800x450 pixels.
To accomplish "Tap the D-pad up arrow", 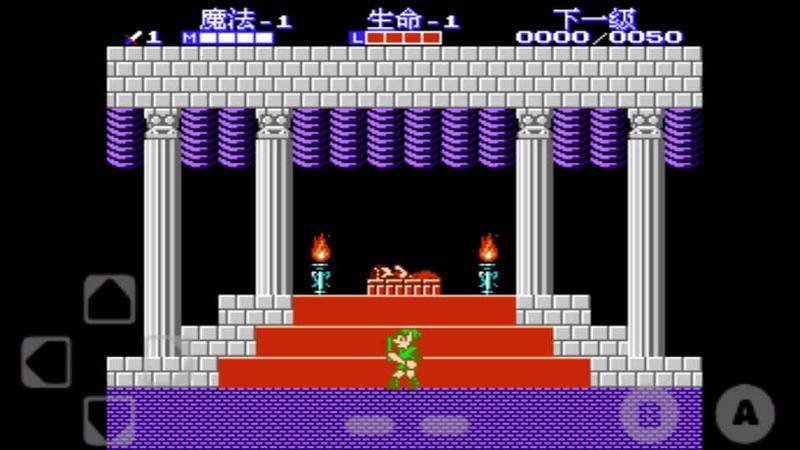I will [x=109, y=299].
